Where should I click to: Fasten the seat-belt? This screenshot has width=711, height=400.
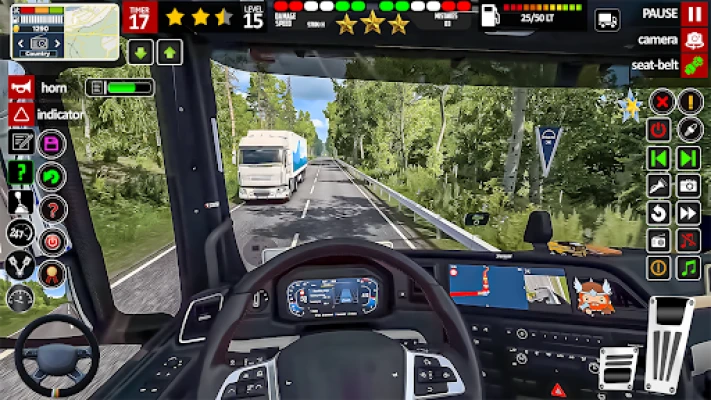click(693, 65)
